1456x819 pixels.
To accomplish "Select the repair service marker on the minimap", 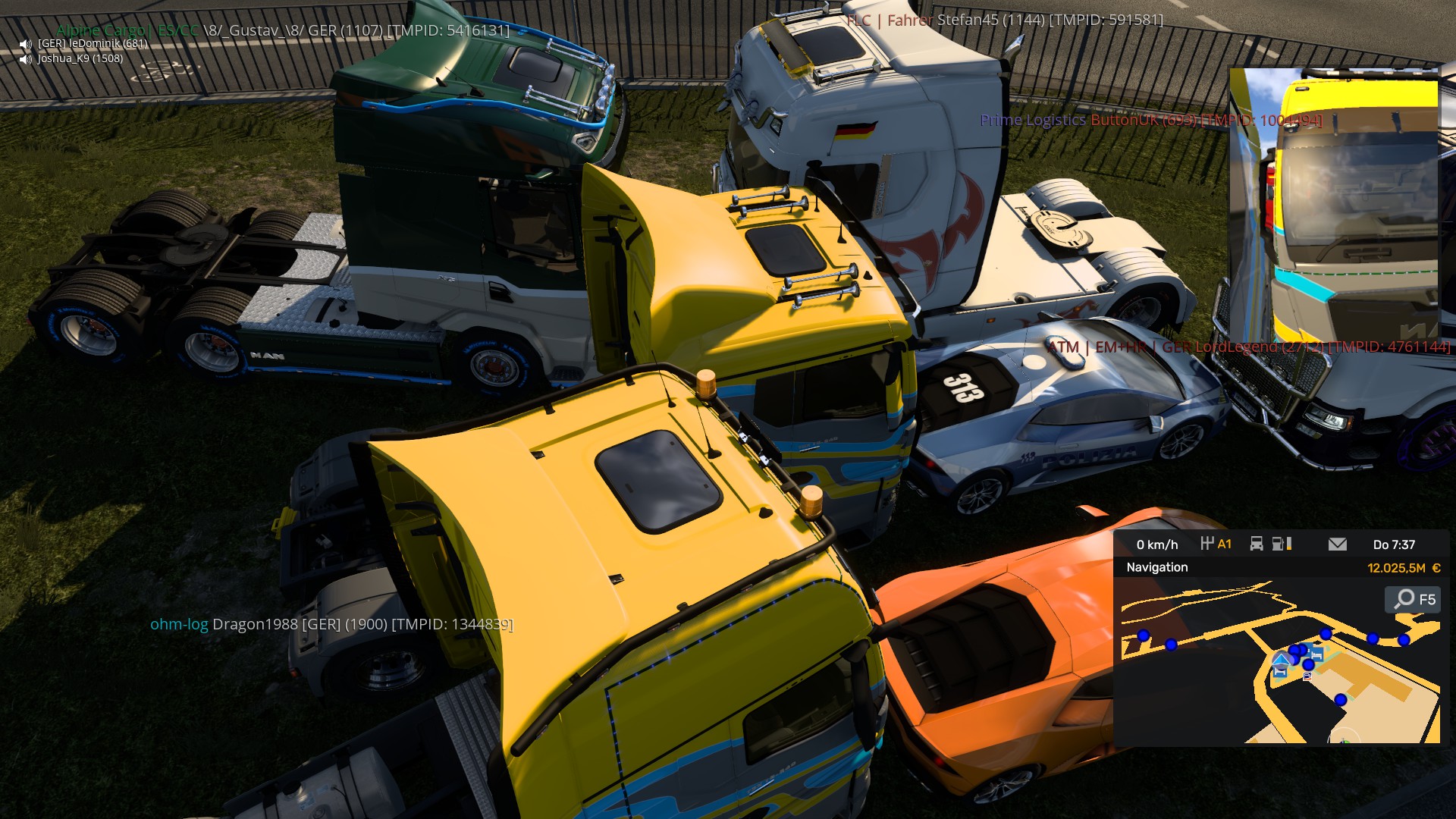I will click(x=1307, y=676).
